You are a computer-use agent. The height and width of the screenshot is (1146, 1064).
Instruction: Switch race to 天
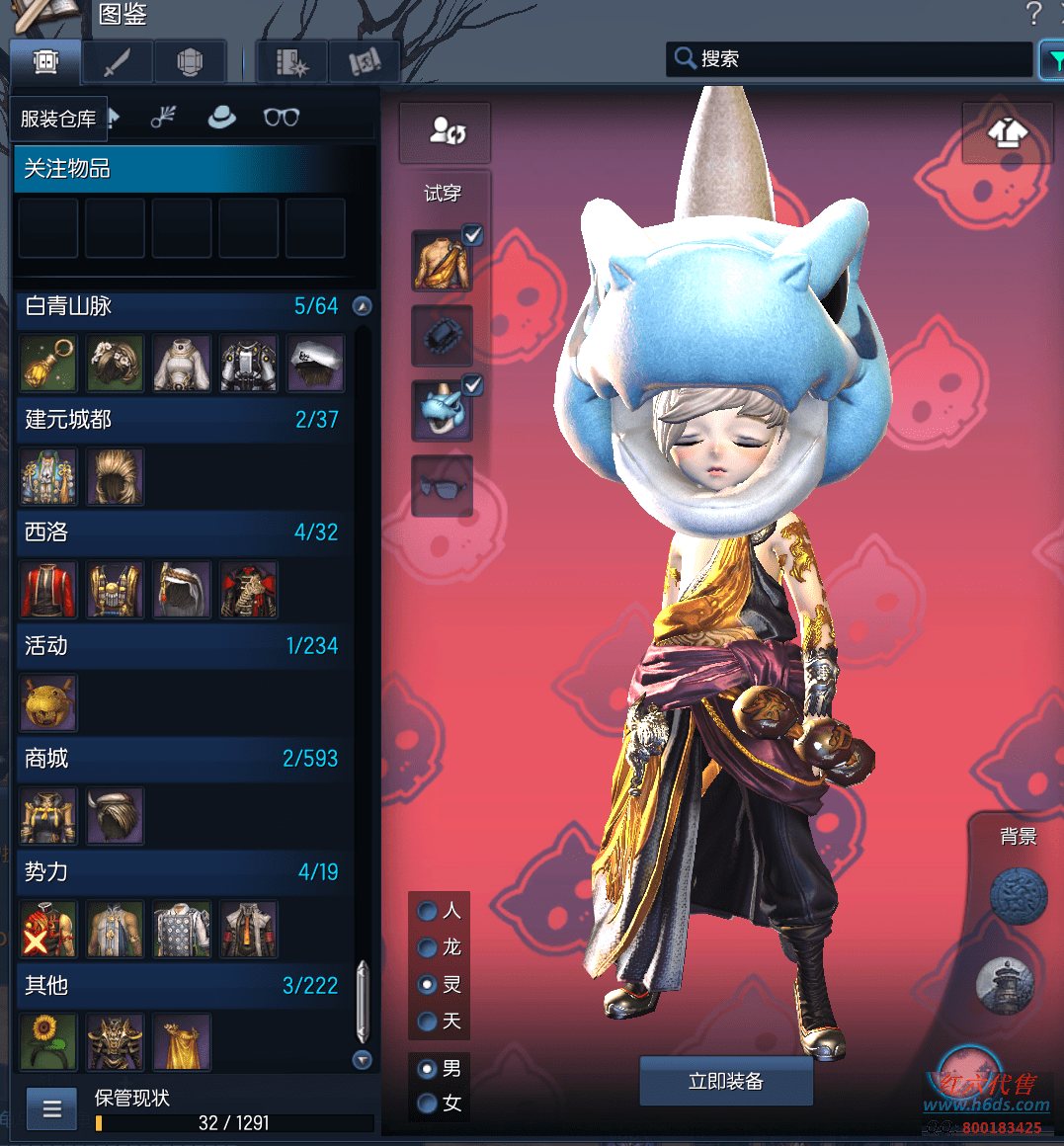[429, 1021]
